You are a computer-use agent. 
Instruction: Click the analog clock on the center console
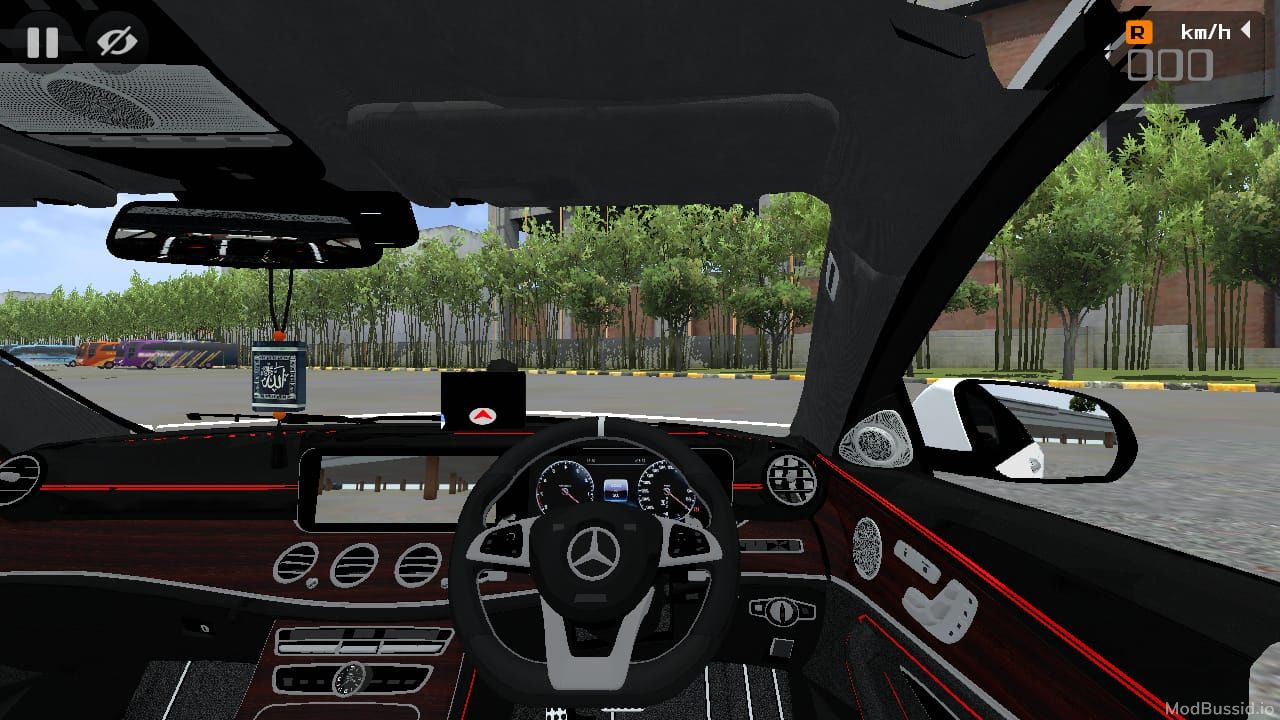click(x=350, y=681)
